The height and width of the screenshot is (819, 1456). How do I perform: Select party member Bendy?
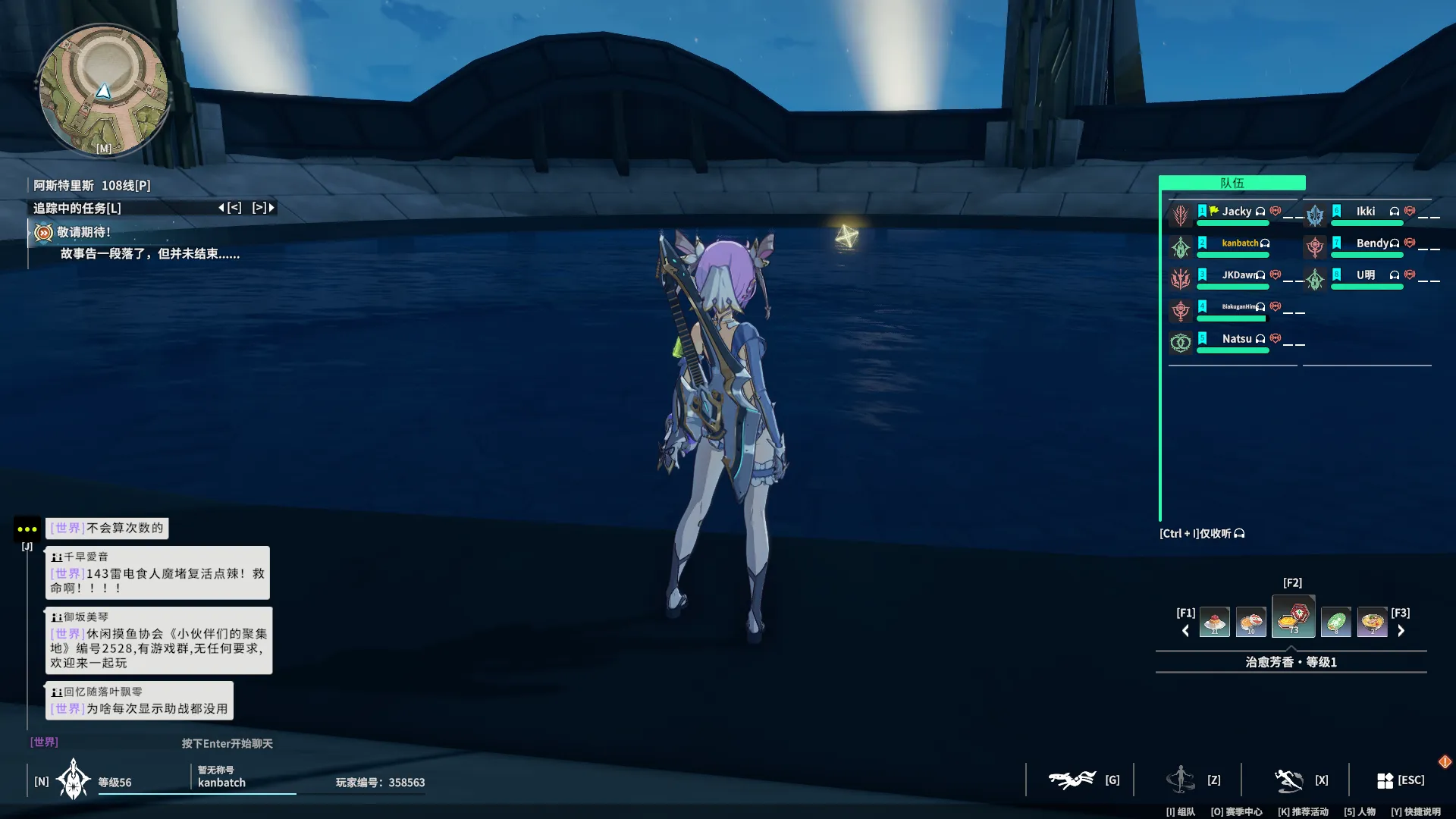[x=1372, y=243]
